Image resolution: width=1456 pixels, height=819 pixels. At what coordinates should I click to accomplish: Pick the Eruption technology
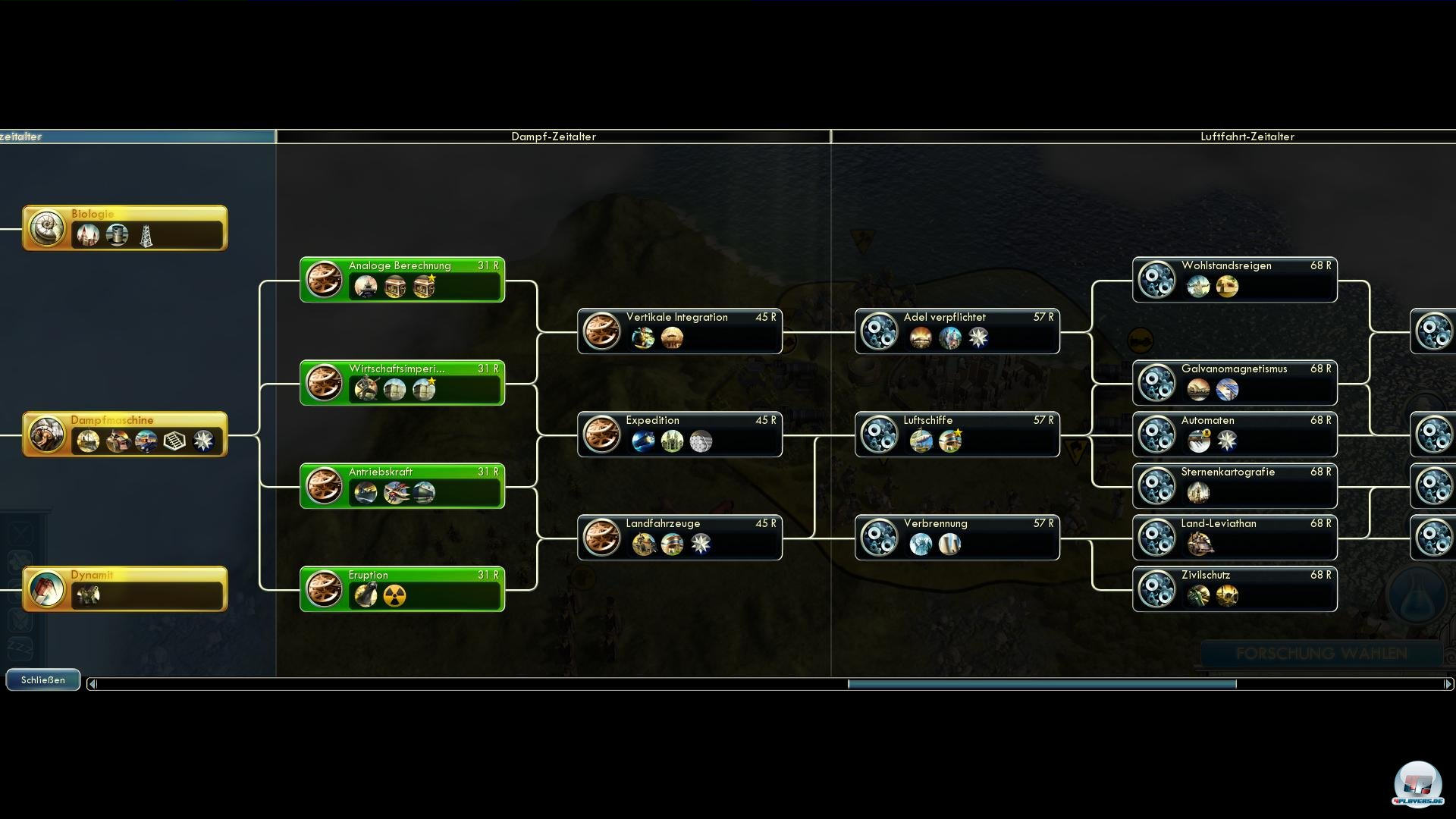(x=402, y=589)
